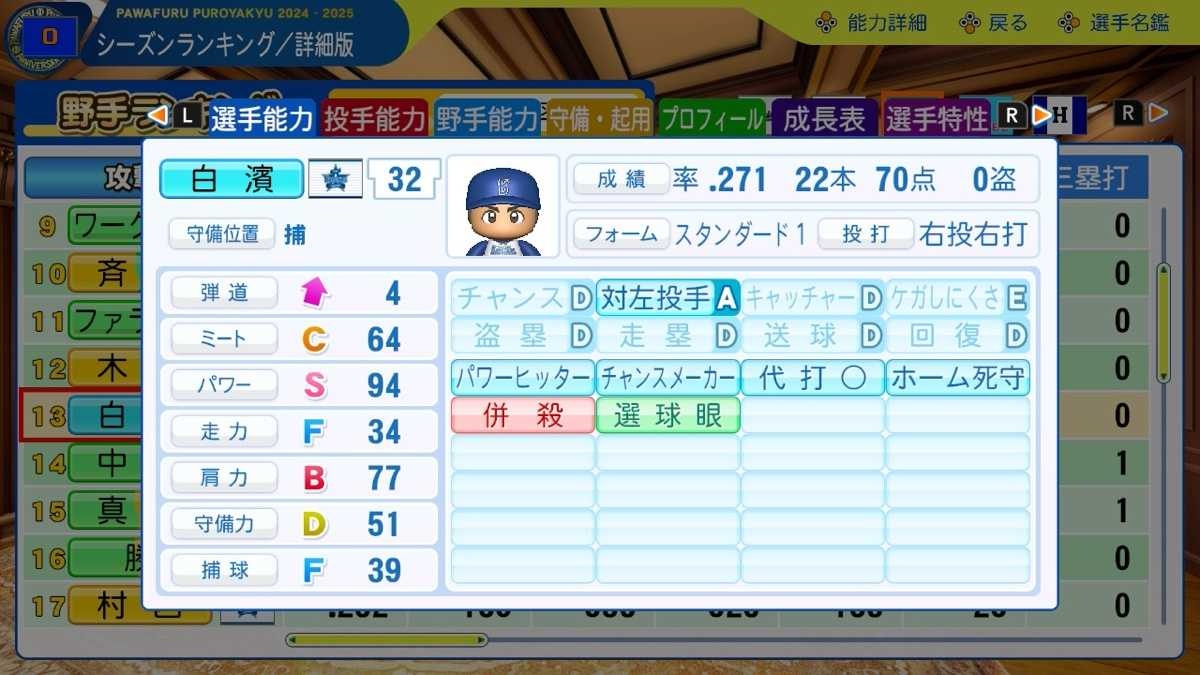The height and width of the screenshot is (675, 1200).
Task: Show the プロフィール tab
Action: click(712, 119)
